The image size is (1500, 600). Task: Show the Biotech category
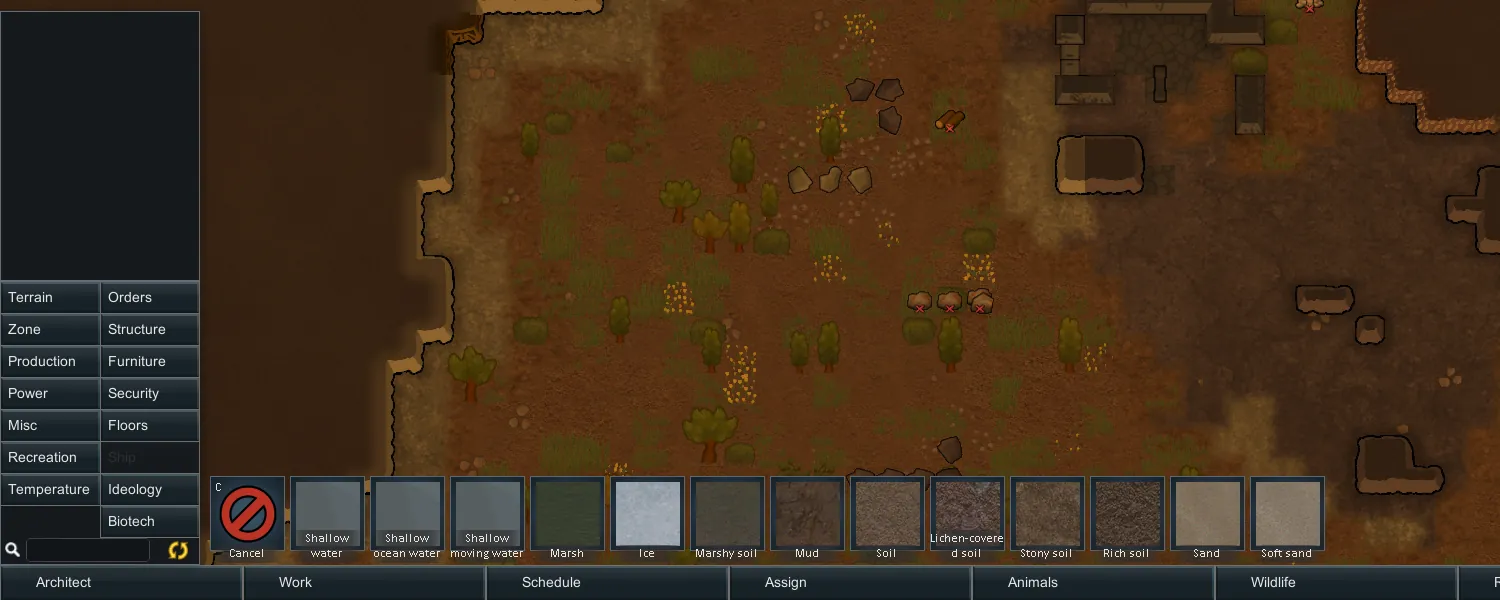tap(149, 522)
